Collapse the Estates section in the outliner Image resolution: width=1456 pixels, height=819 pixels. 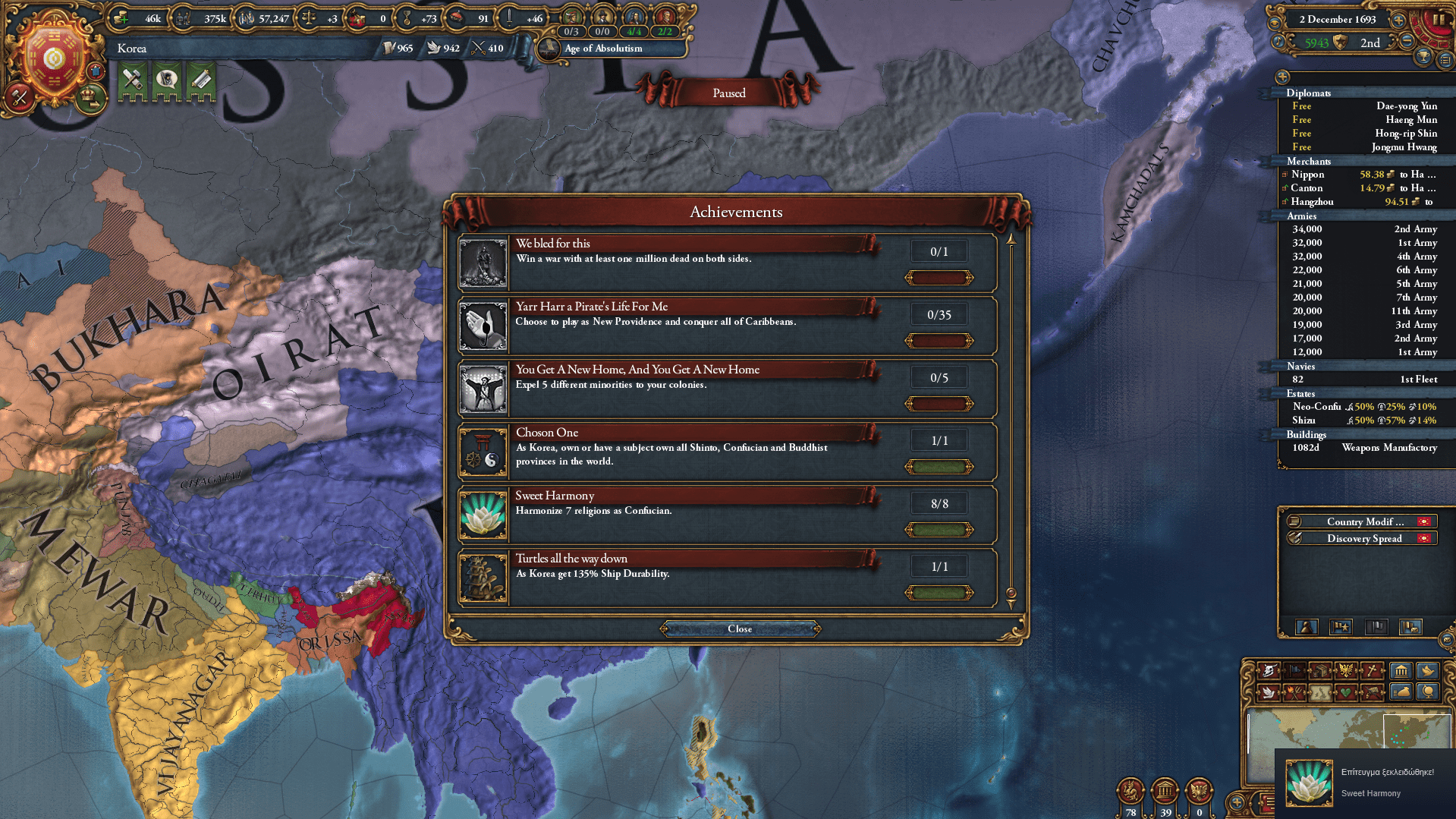[1300, 394]
